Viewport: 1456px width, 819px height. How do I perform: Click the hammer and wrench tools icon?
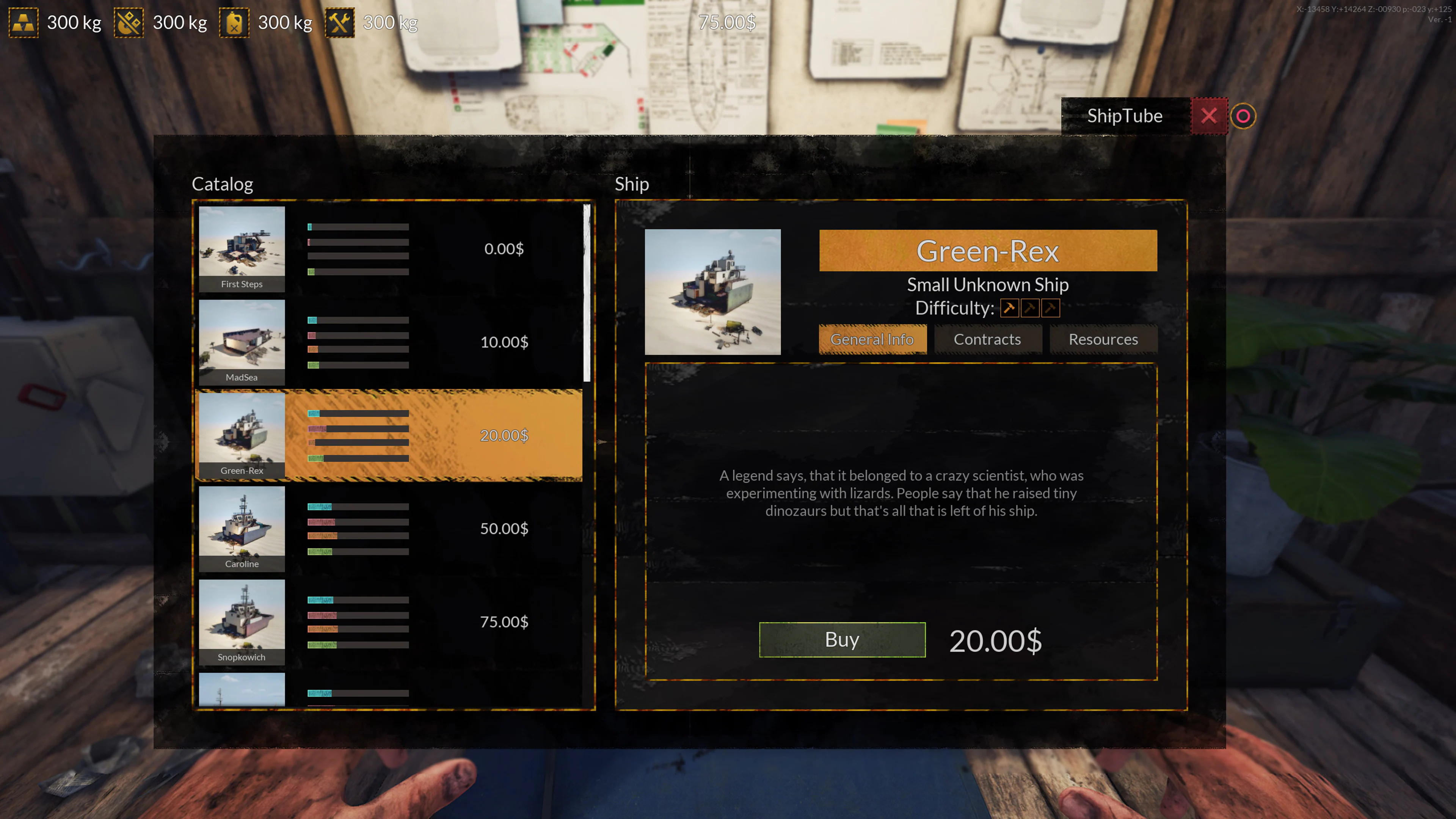tap(340, 23)
